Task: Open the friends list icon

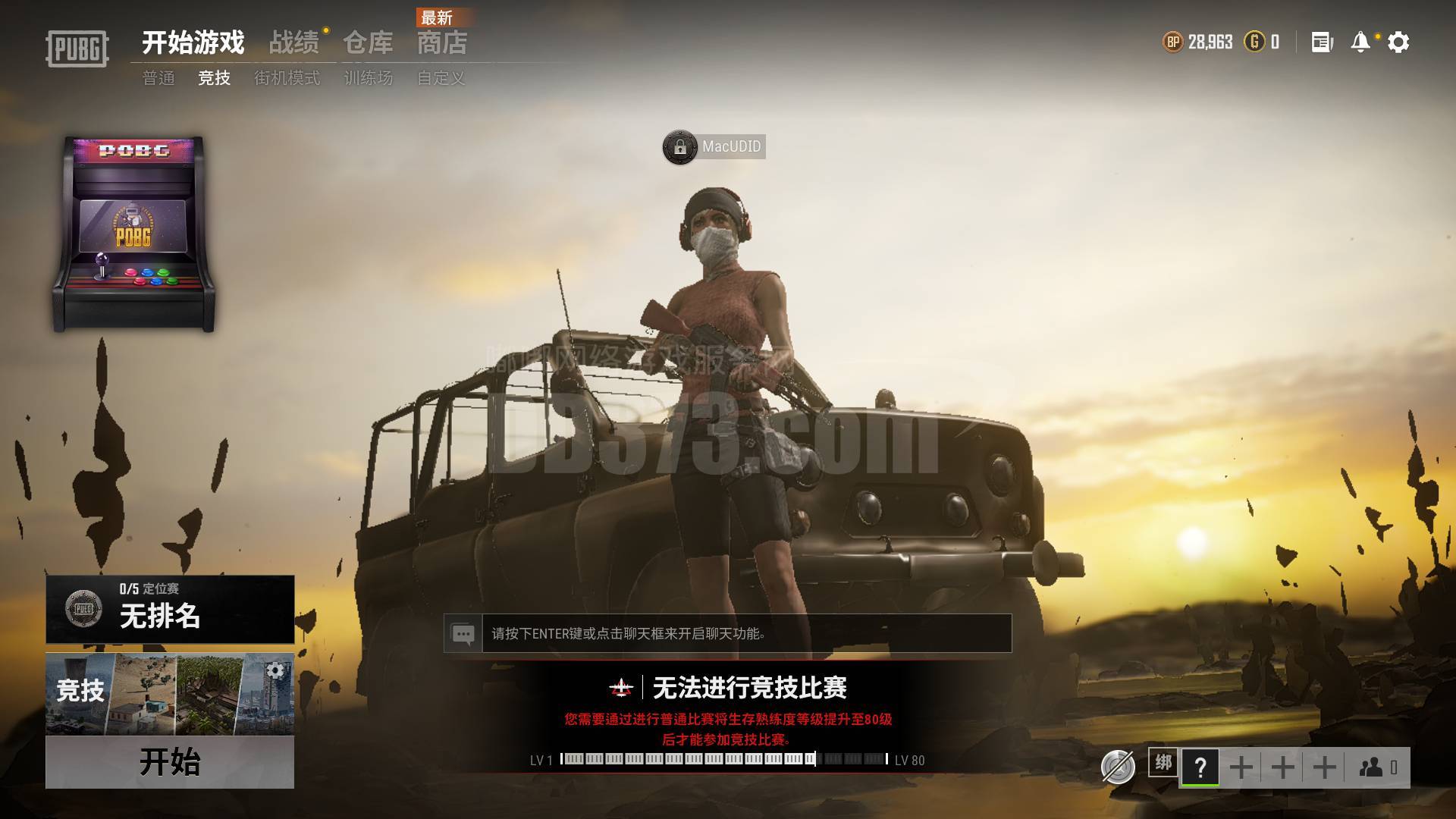Action: click(1373, 767)
